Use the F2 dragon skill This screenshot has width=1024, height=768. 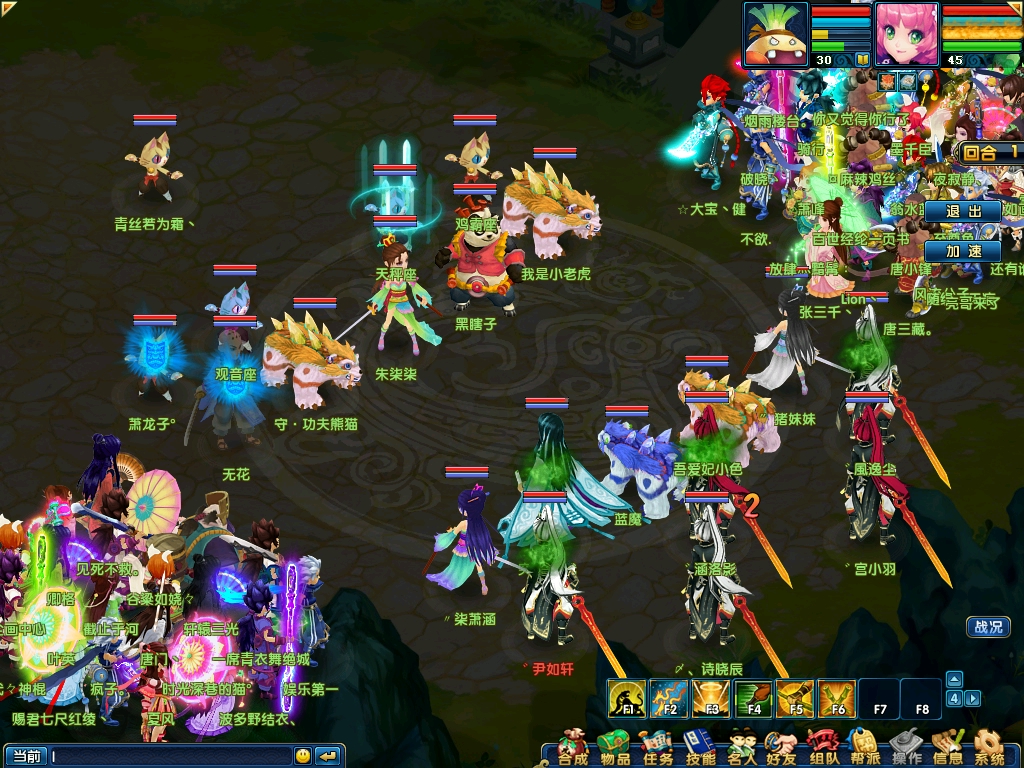(669, 698)
